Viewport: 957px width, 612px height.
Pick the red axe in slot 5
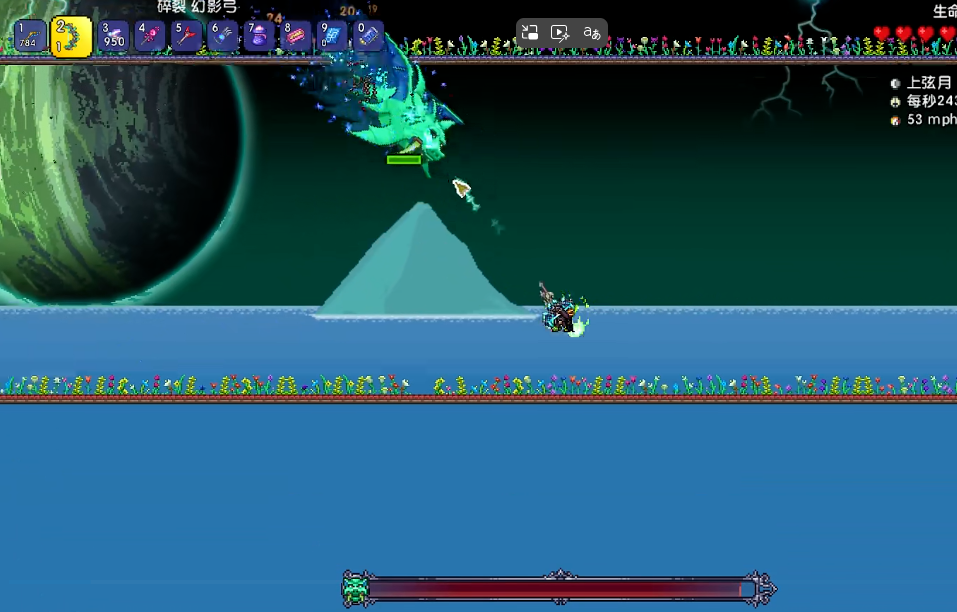186,37
